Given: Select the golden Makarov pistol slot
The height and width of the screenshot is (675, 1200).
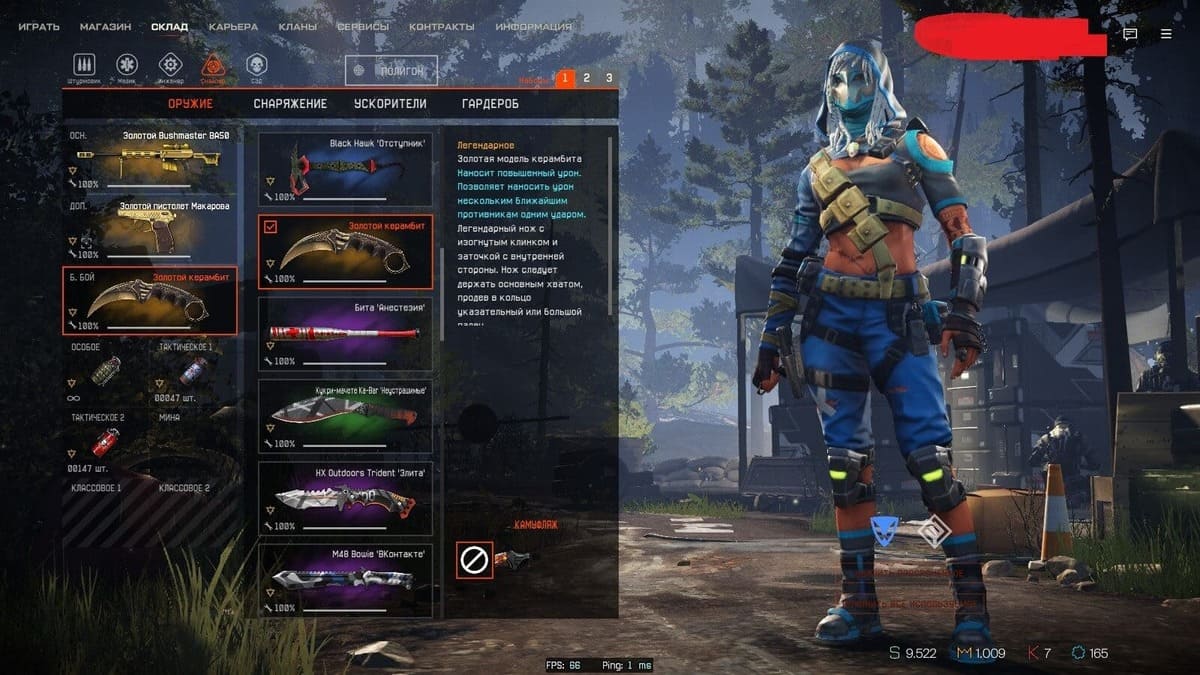Looking at the screenshot, I should click(x=150, y=230).
